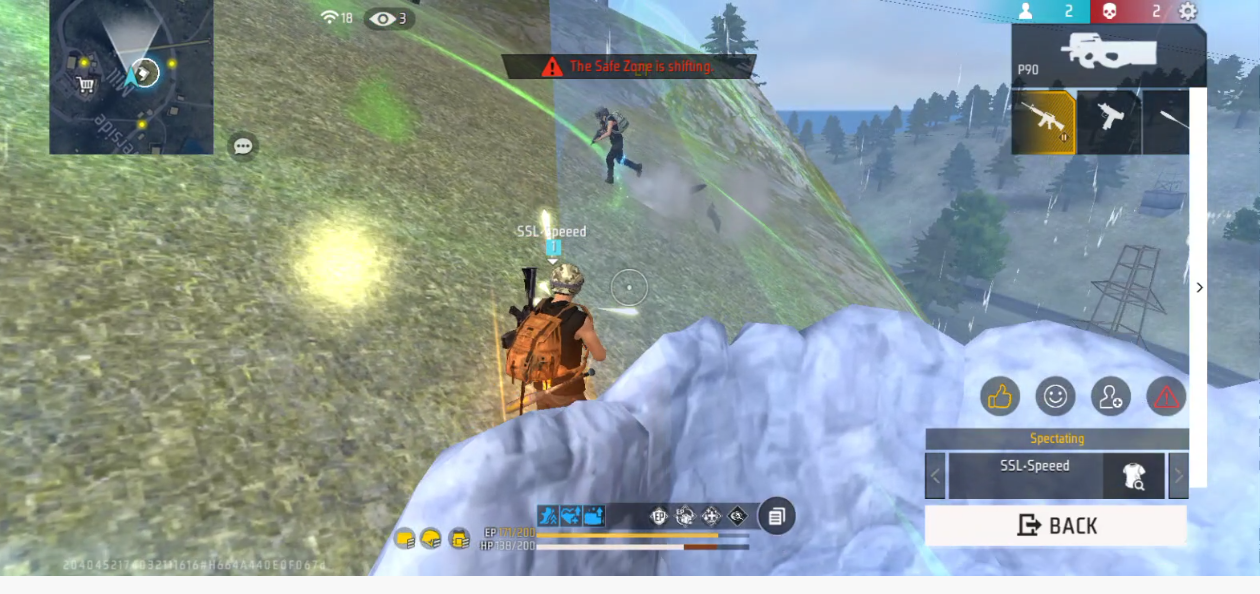Click the BACK button to stop spectating

point(1056,525)
